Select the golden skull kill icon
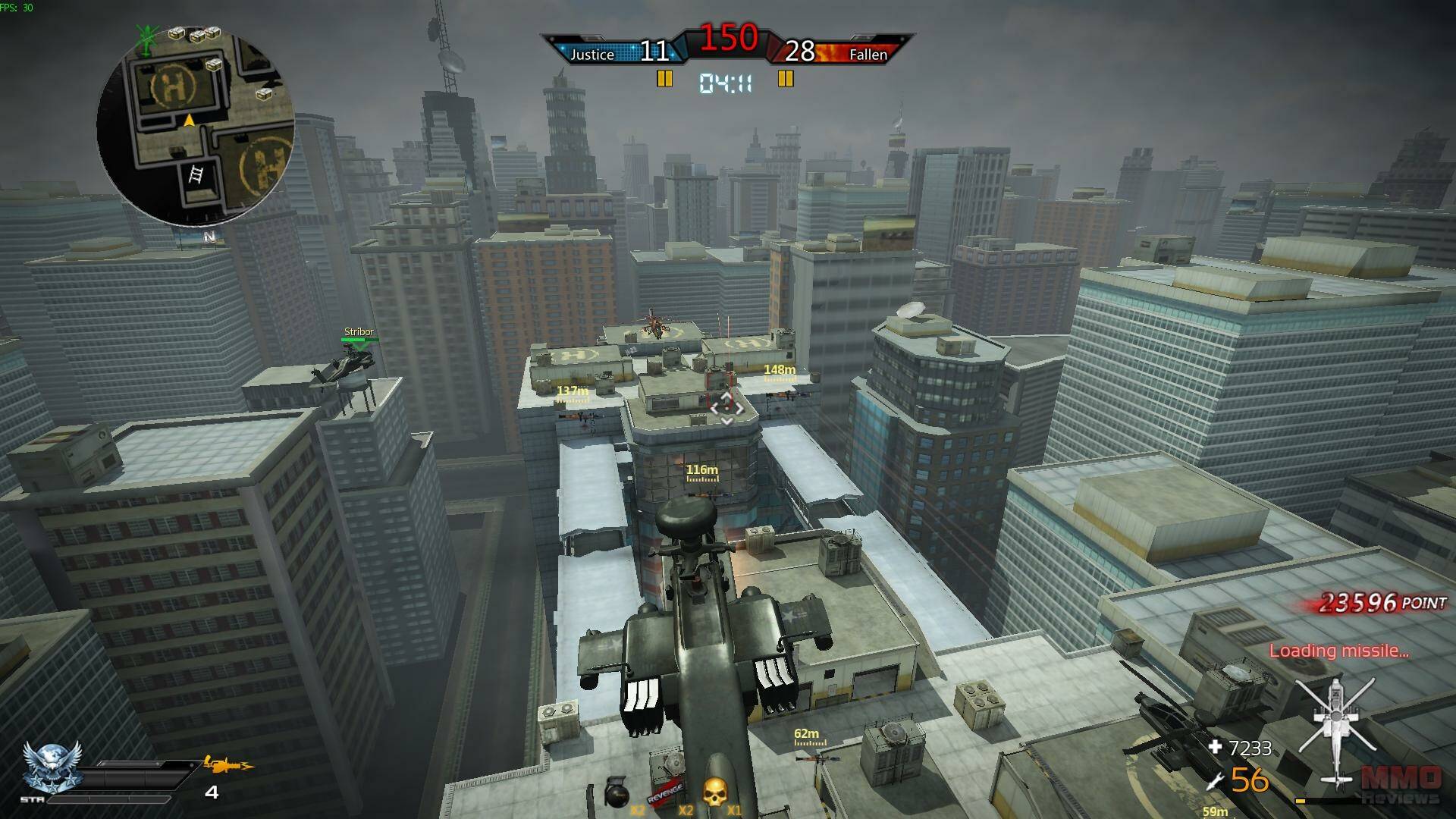This screenshot has height=819, width=1456. click(x=714, y=793)
